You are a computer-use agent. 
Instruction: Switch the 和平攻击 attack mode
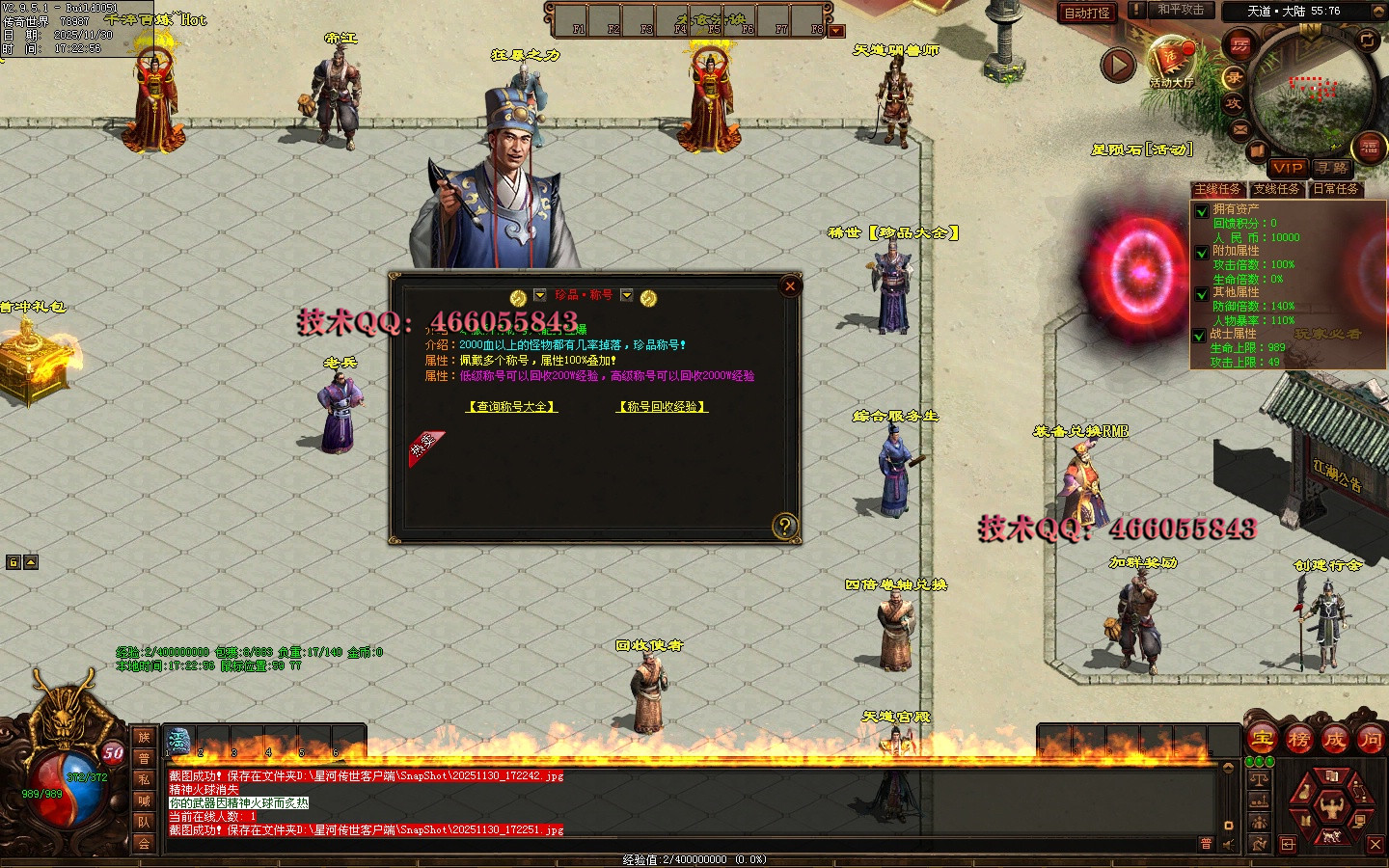tap(1181, 10)
